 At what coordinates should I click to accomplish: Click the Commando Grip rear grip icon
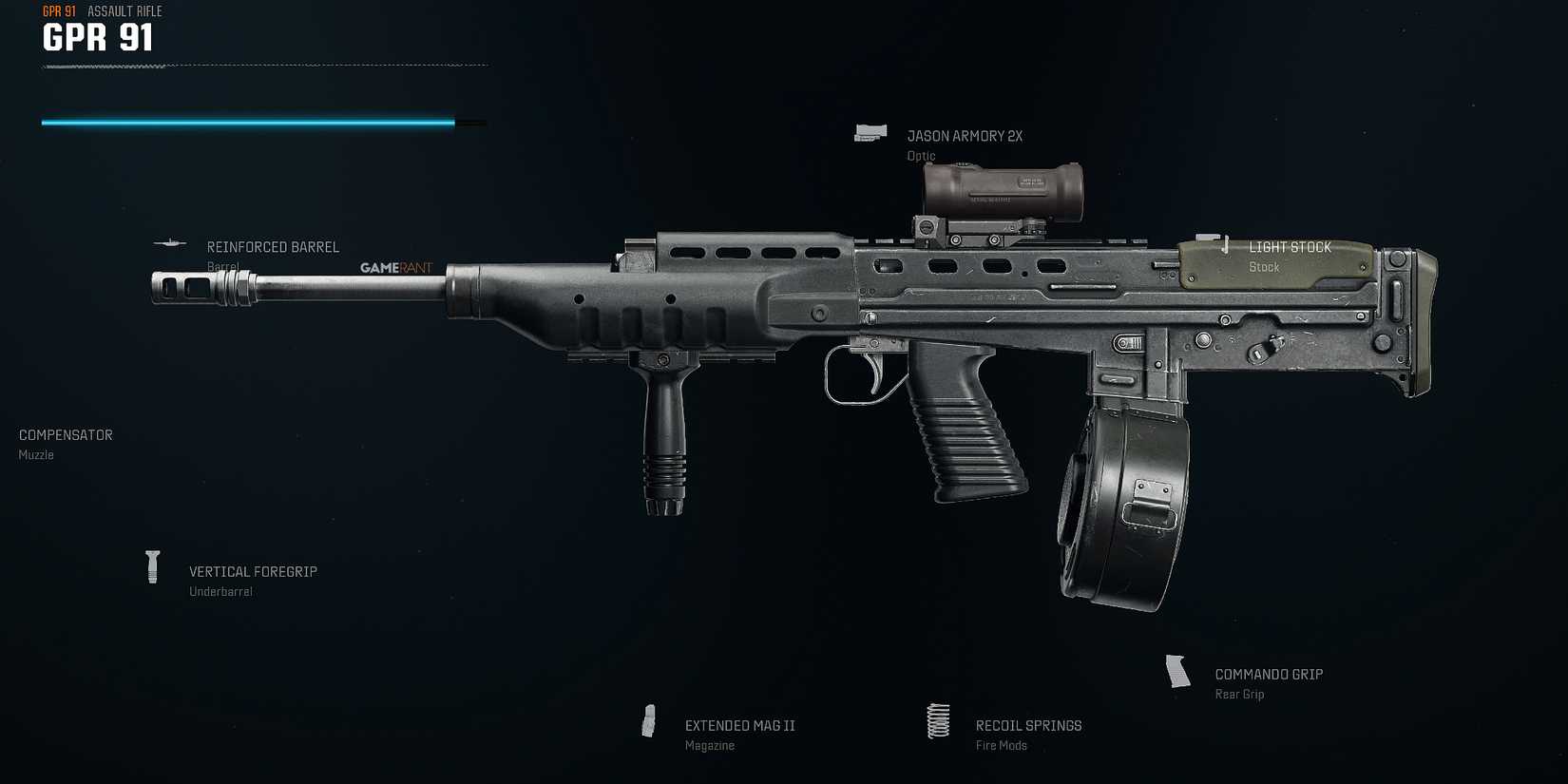click(x=1177, y=672)
